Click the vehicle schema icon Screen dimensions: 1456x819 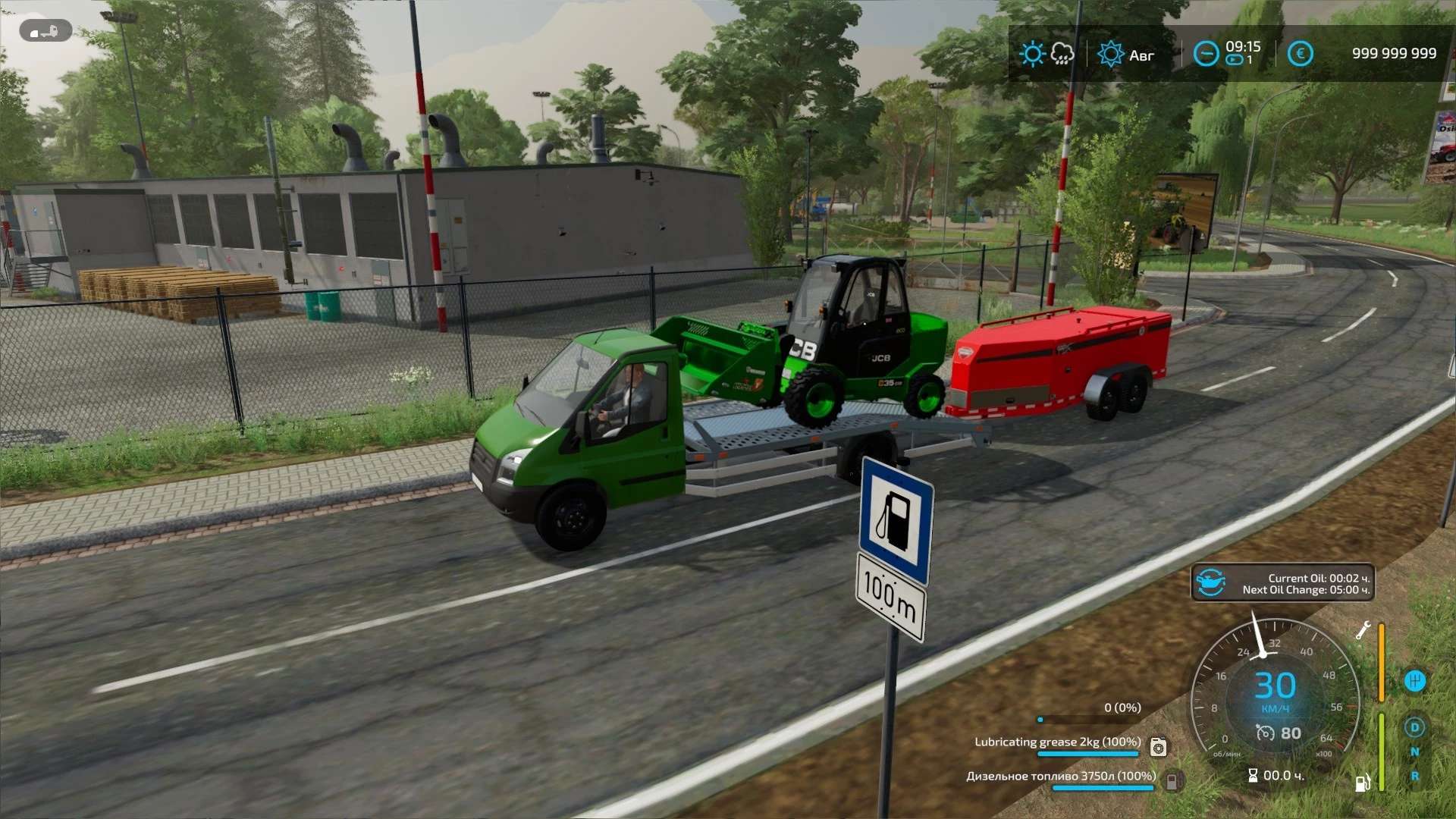(45, 31)
